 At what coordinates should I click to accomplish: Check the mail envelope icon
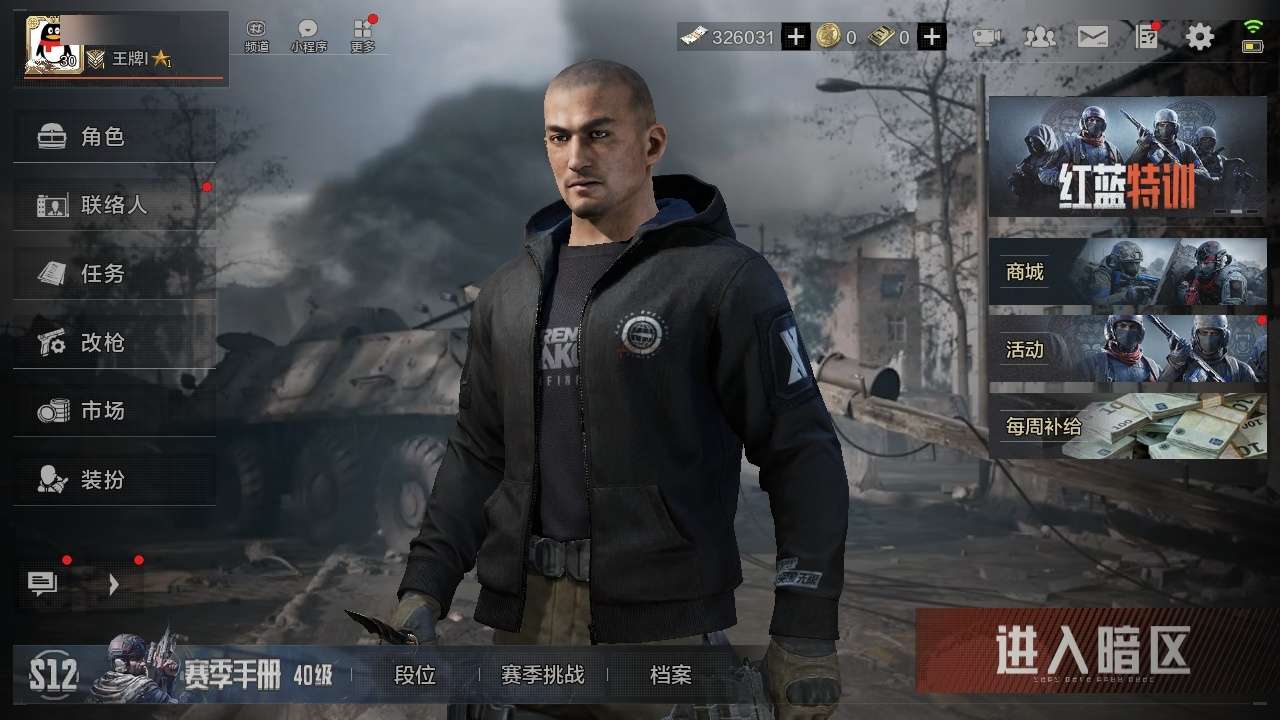1093,38
